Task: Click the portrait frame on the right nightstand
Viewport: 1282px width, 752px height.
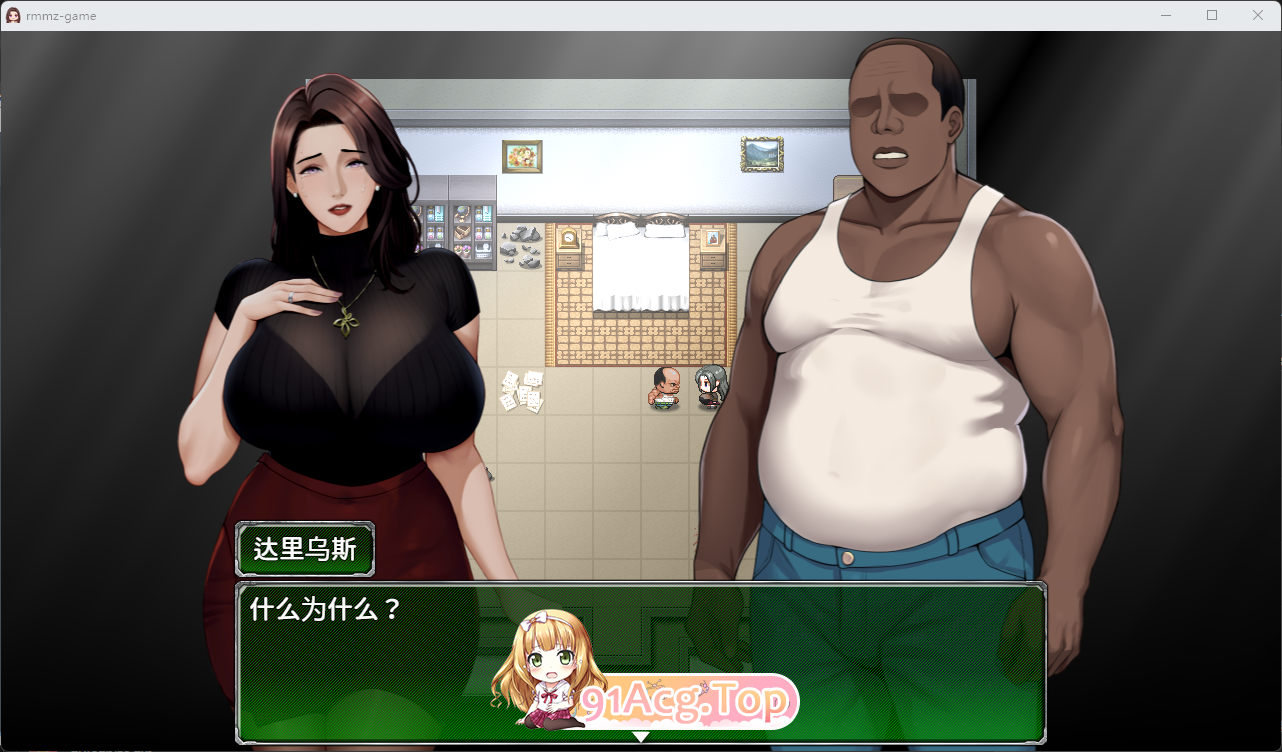Action: (x=712, y=238)
